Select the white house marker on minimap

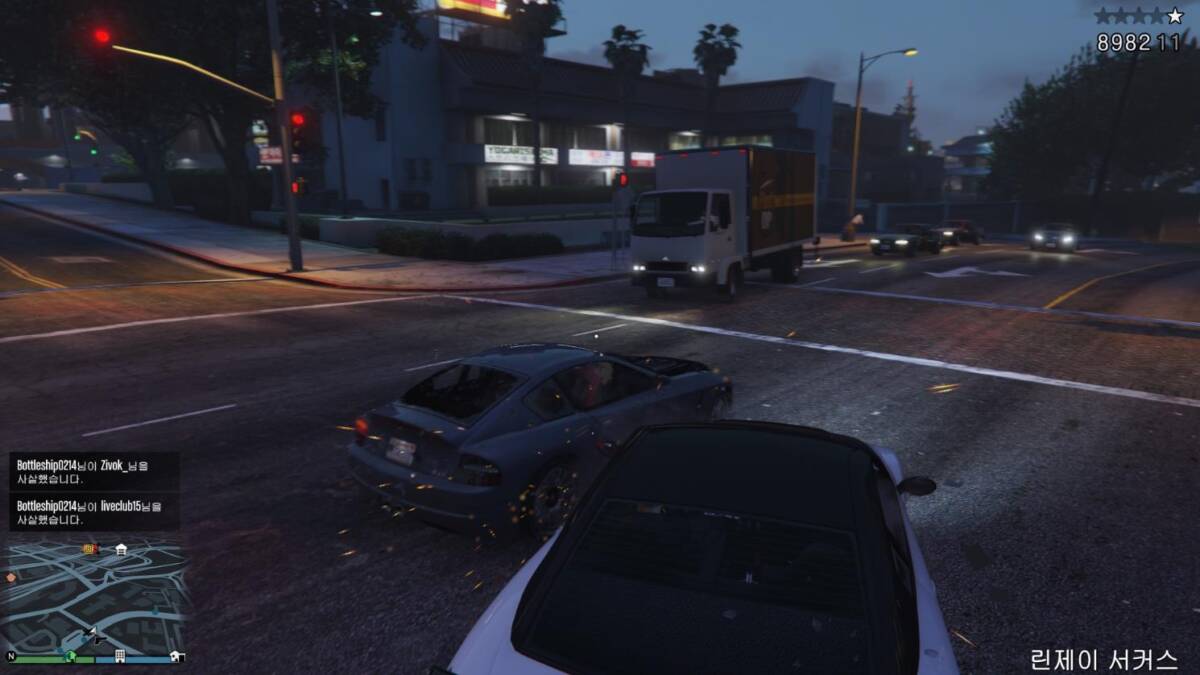pos(121,549)
